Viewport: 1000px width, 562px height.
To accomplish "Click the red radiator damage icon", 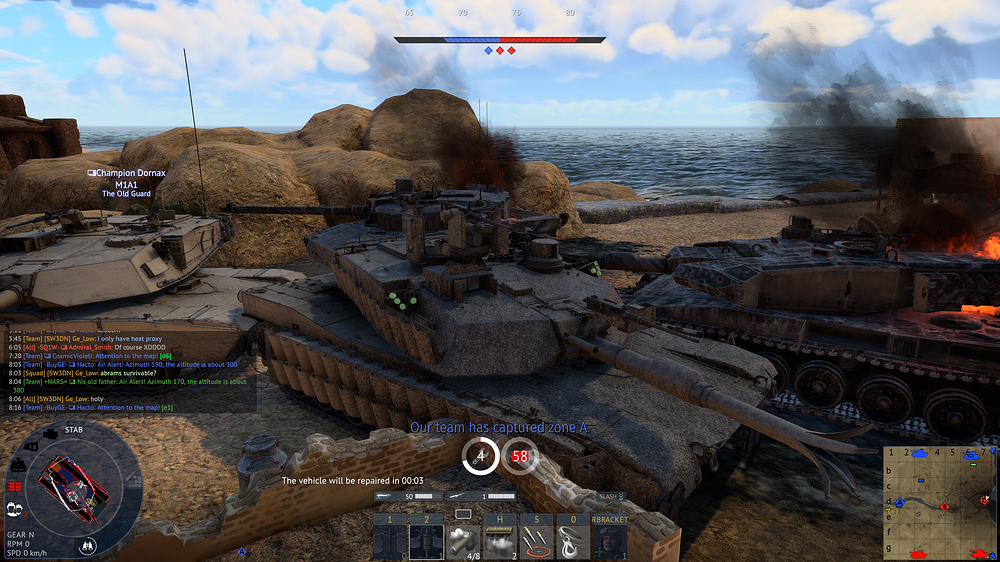I will [14, 486].
